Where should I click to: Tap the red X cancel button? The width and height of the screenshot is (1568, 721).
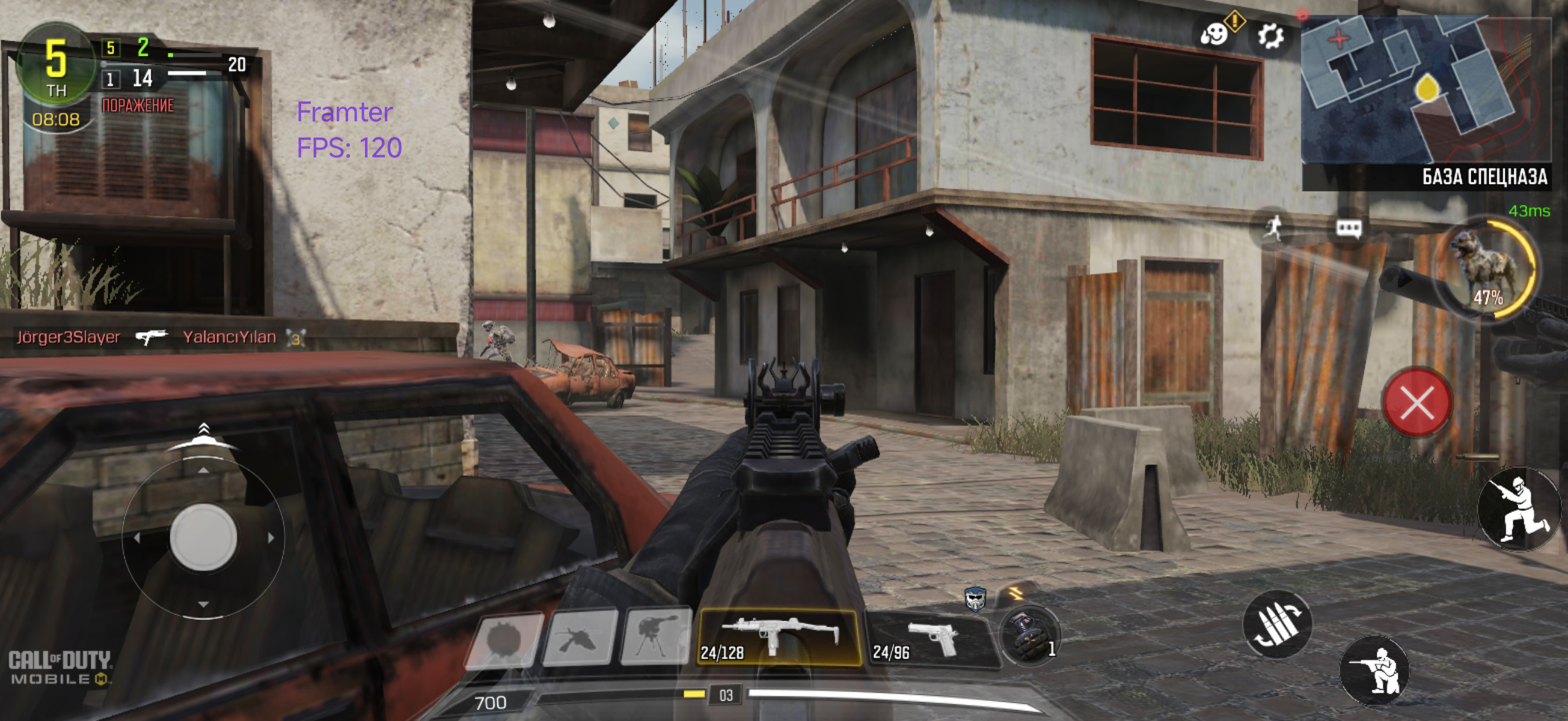(1416, 403)
